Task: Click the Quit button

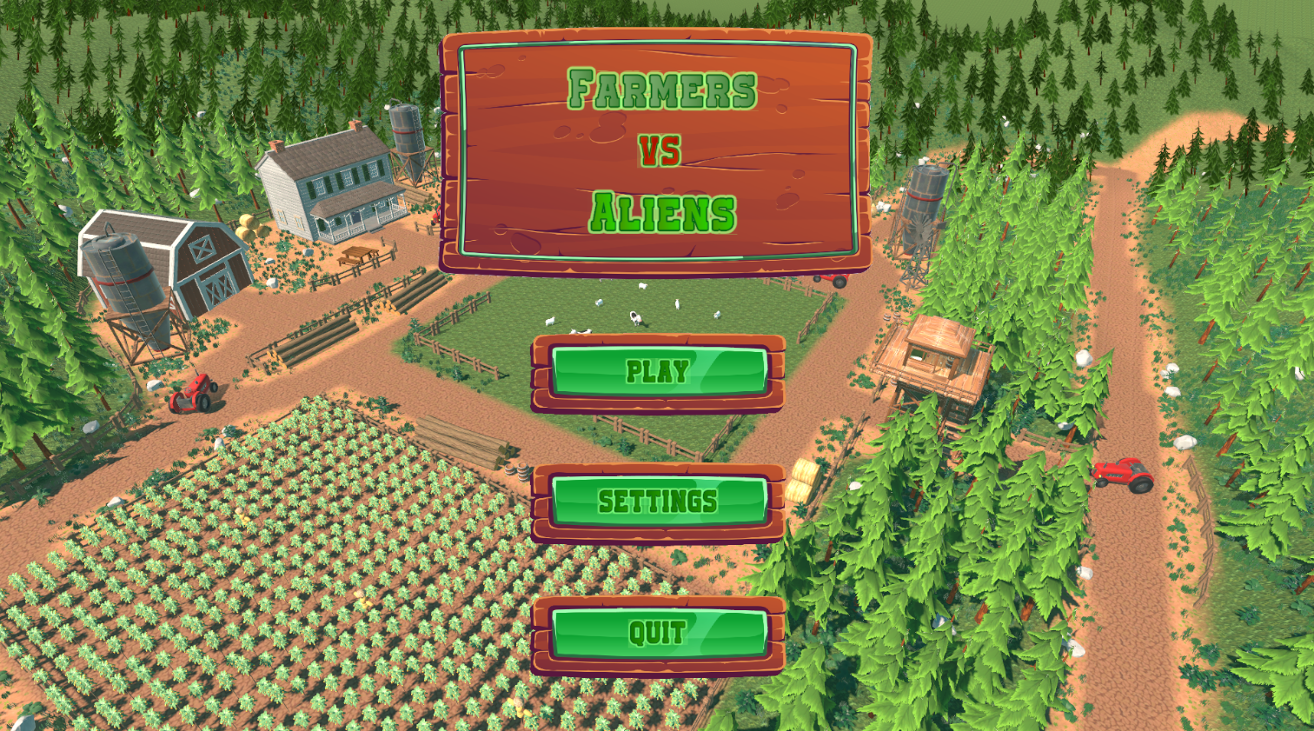Action: (658, 631)
